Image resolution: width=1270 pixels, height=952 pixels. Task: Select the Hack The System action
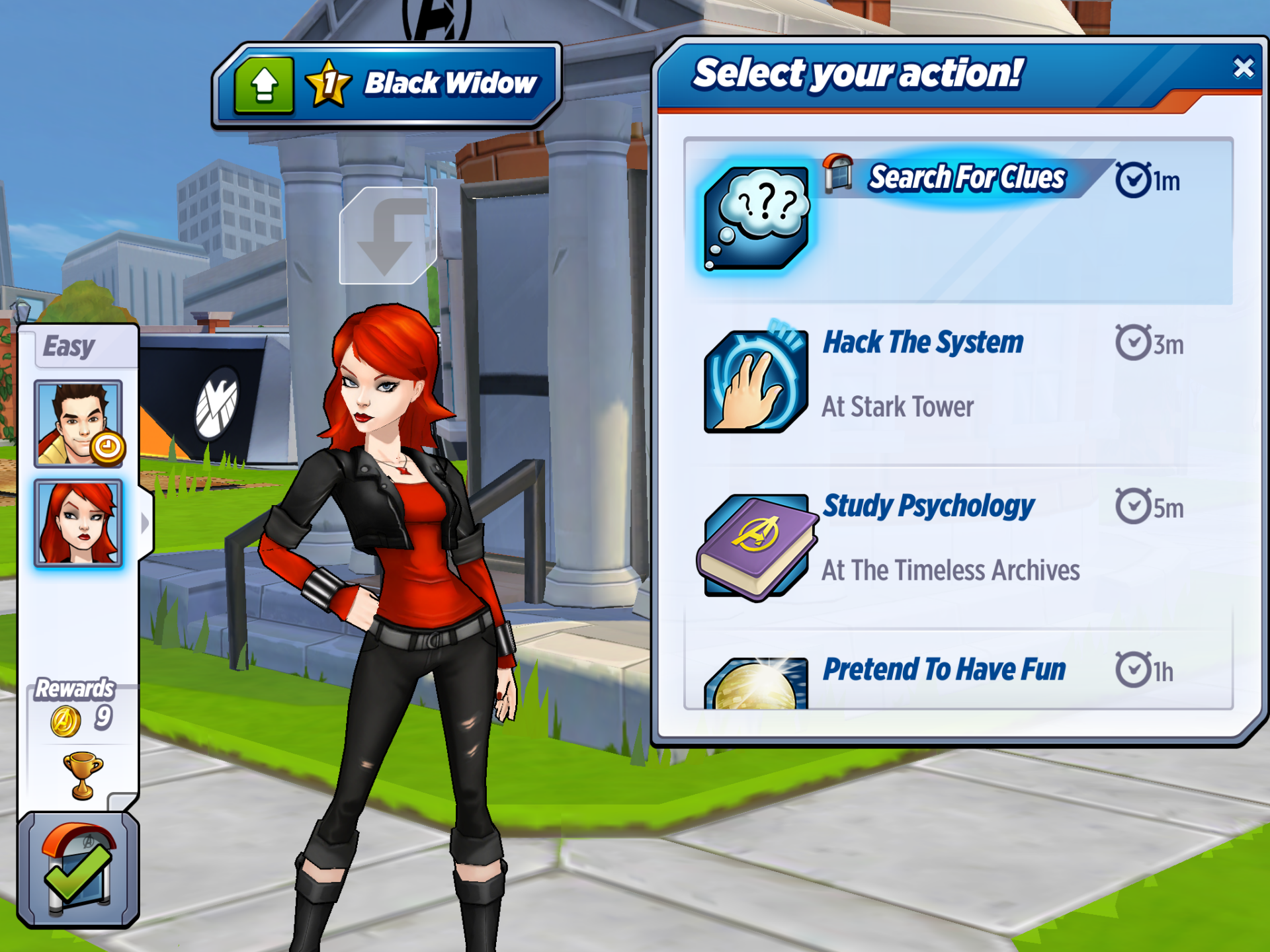[958, 381]
